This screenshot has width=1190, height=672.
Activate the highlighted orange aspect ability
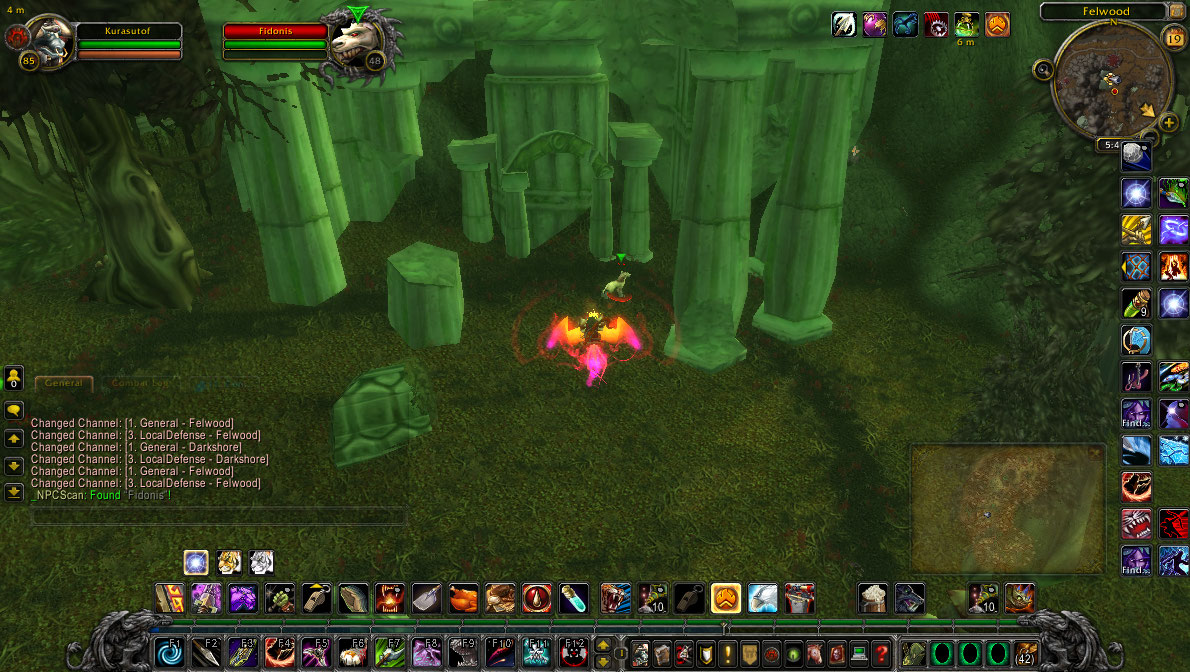pos(725,598)
